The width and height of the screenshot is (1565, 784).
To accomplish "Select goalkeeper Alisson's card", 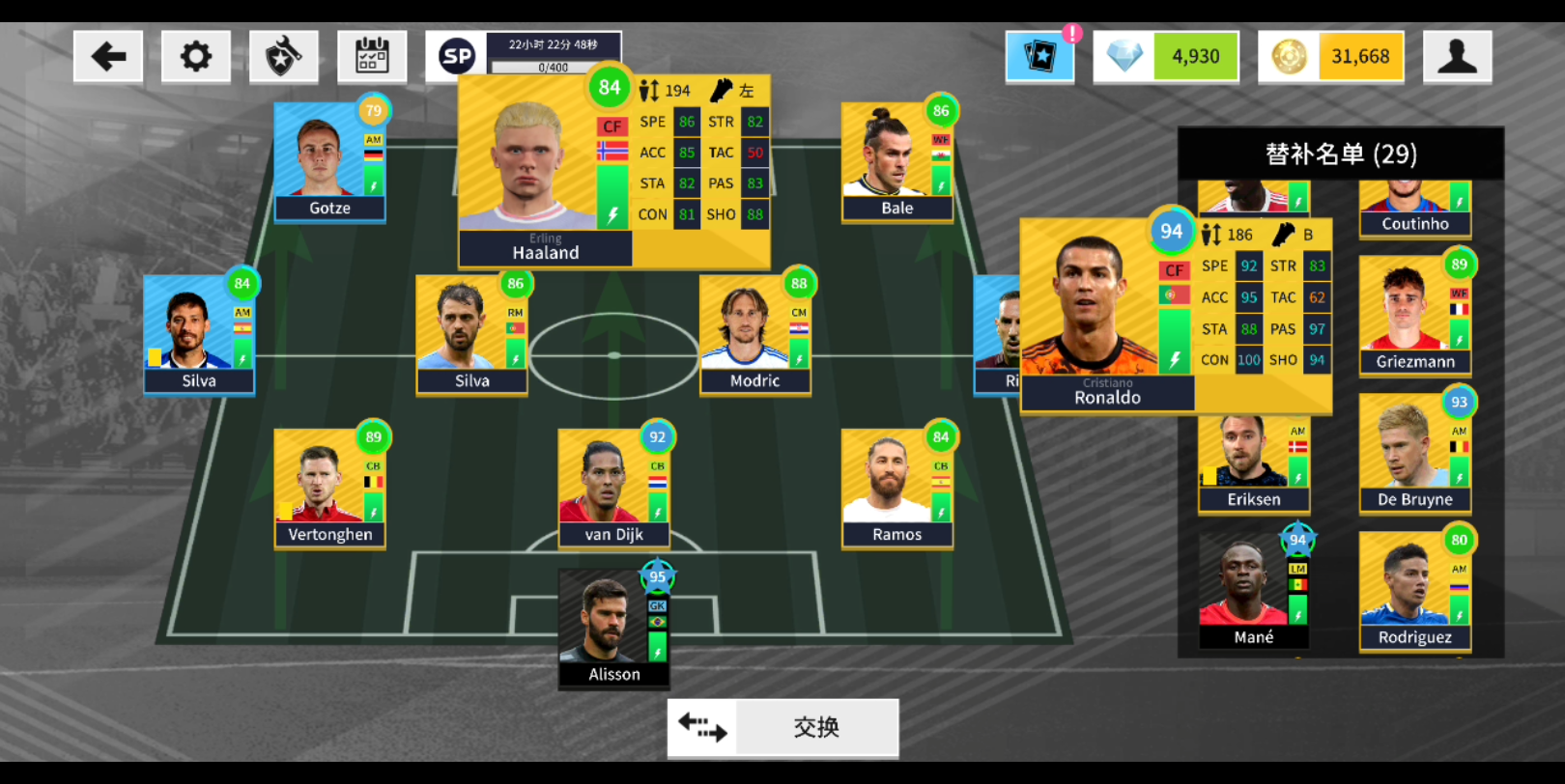I will point(613,629).
